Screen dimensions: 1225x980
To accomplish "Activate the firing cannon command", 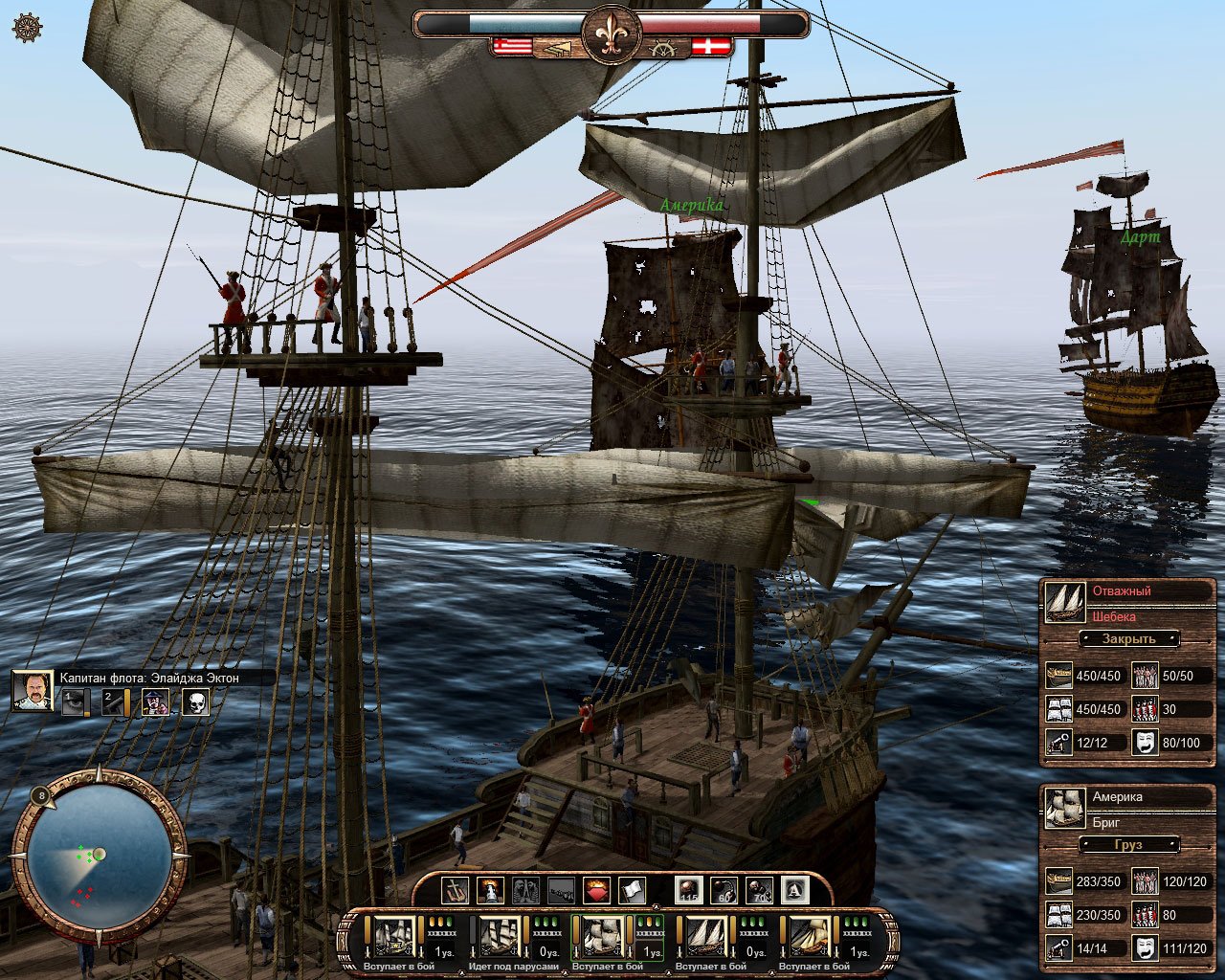I will click(490, 891).
